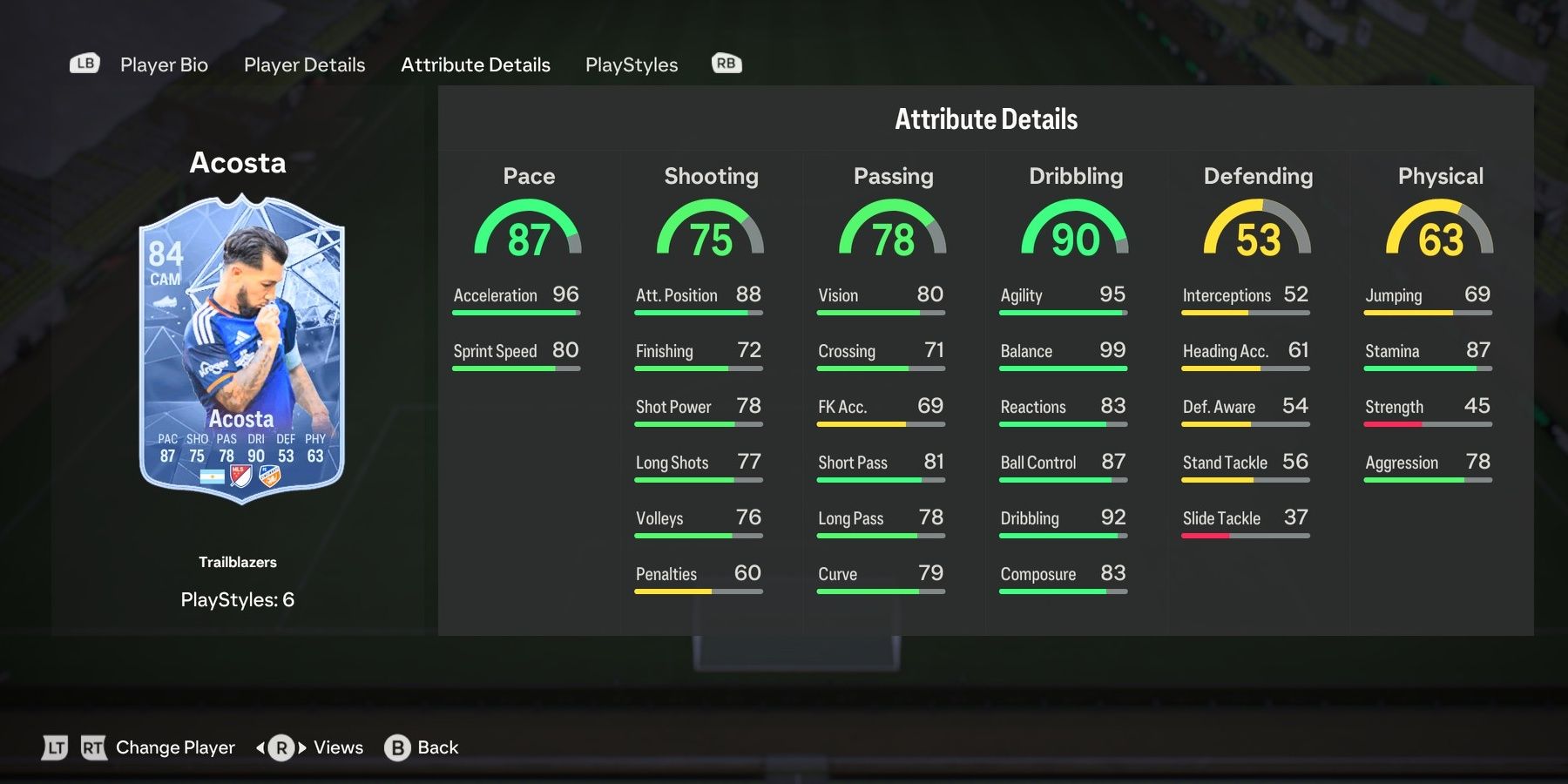
Task: Open PlayStyles: 6 under the player card
Action: tap(237, 599)
